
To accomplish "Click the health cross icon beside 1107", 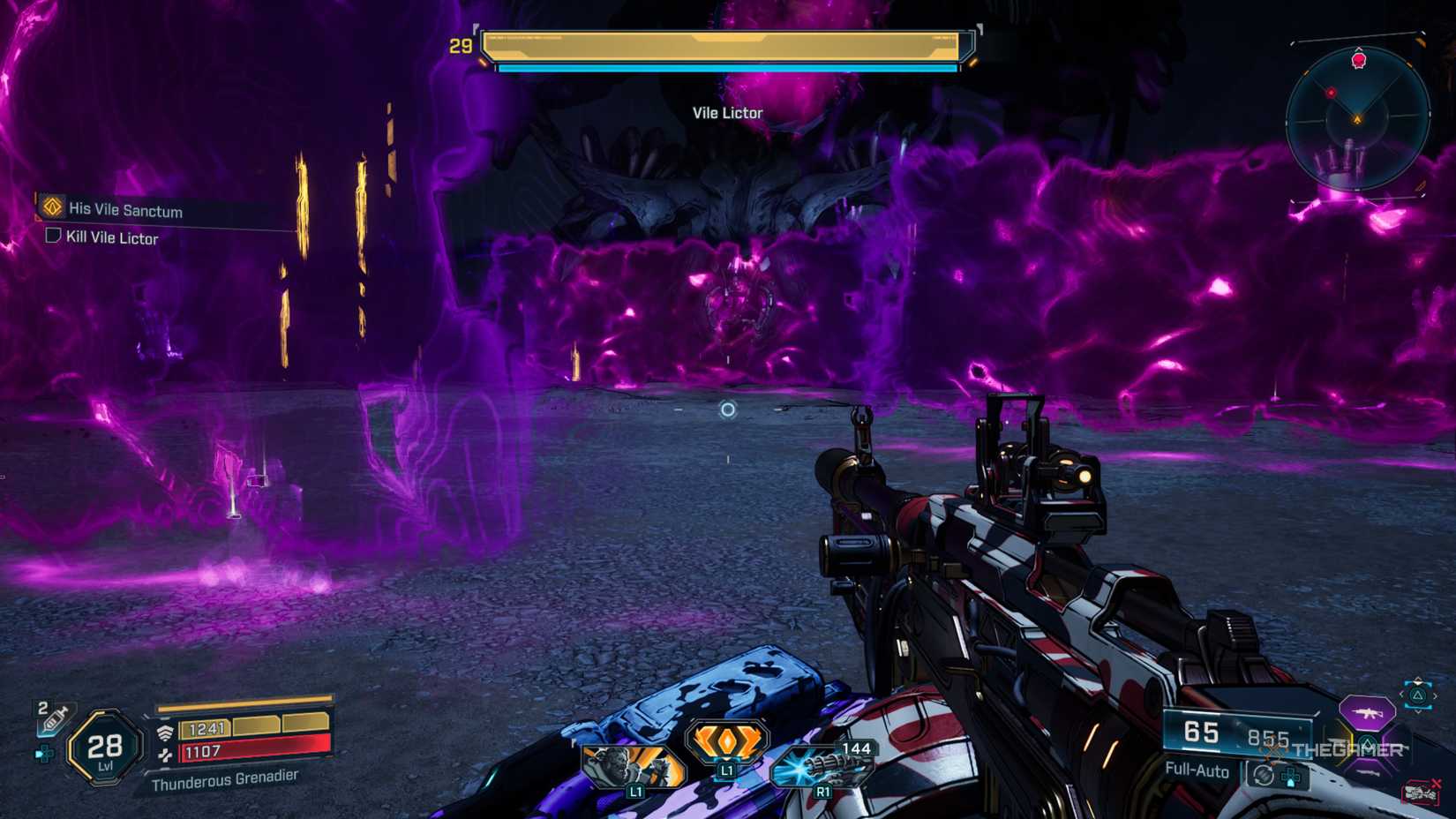I will [x=166, y=755].
